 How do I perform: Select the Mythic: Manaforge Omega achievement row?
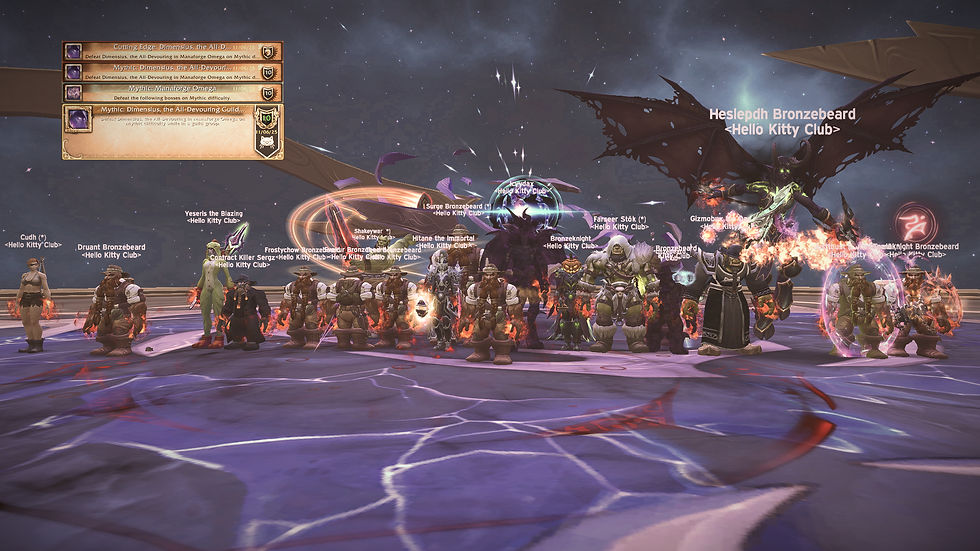tap(165, 92)
